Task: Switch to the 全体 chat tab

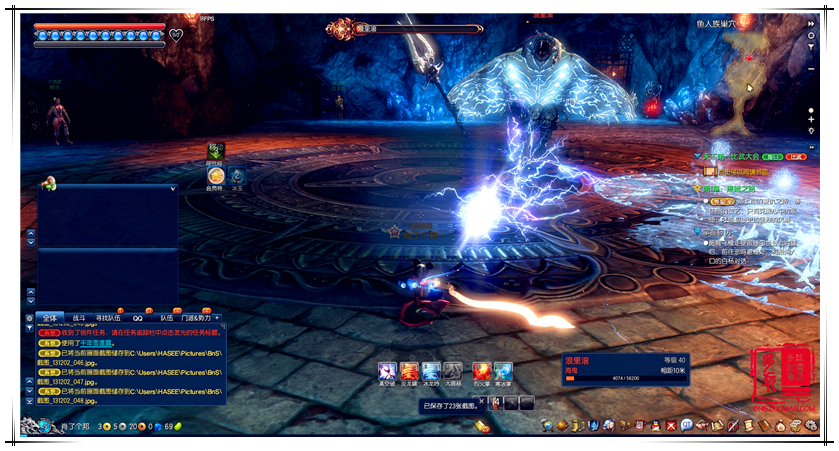Action: click(49, 318)
